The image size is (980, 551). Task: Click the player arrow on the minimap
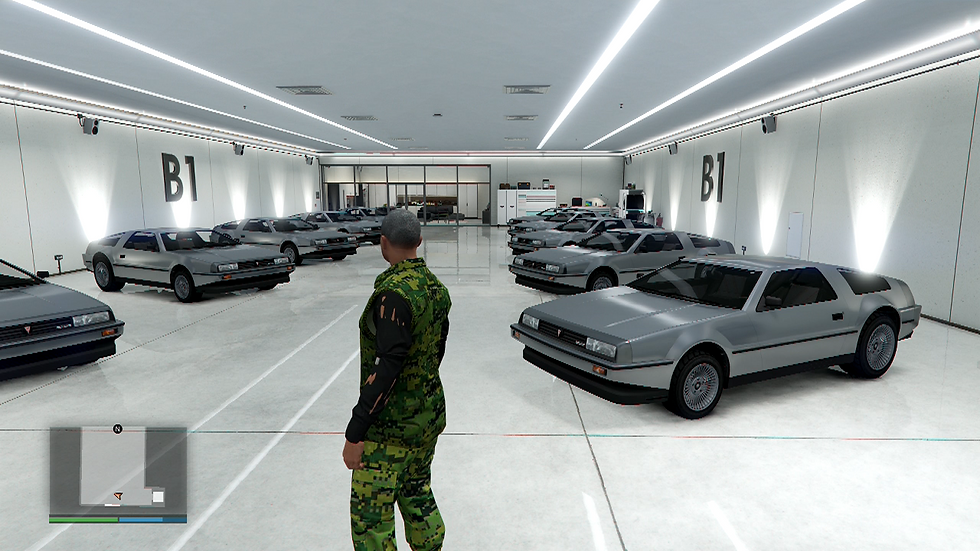tap(118, 495)
